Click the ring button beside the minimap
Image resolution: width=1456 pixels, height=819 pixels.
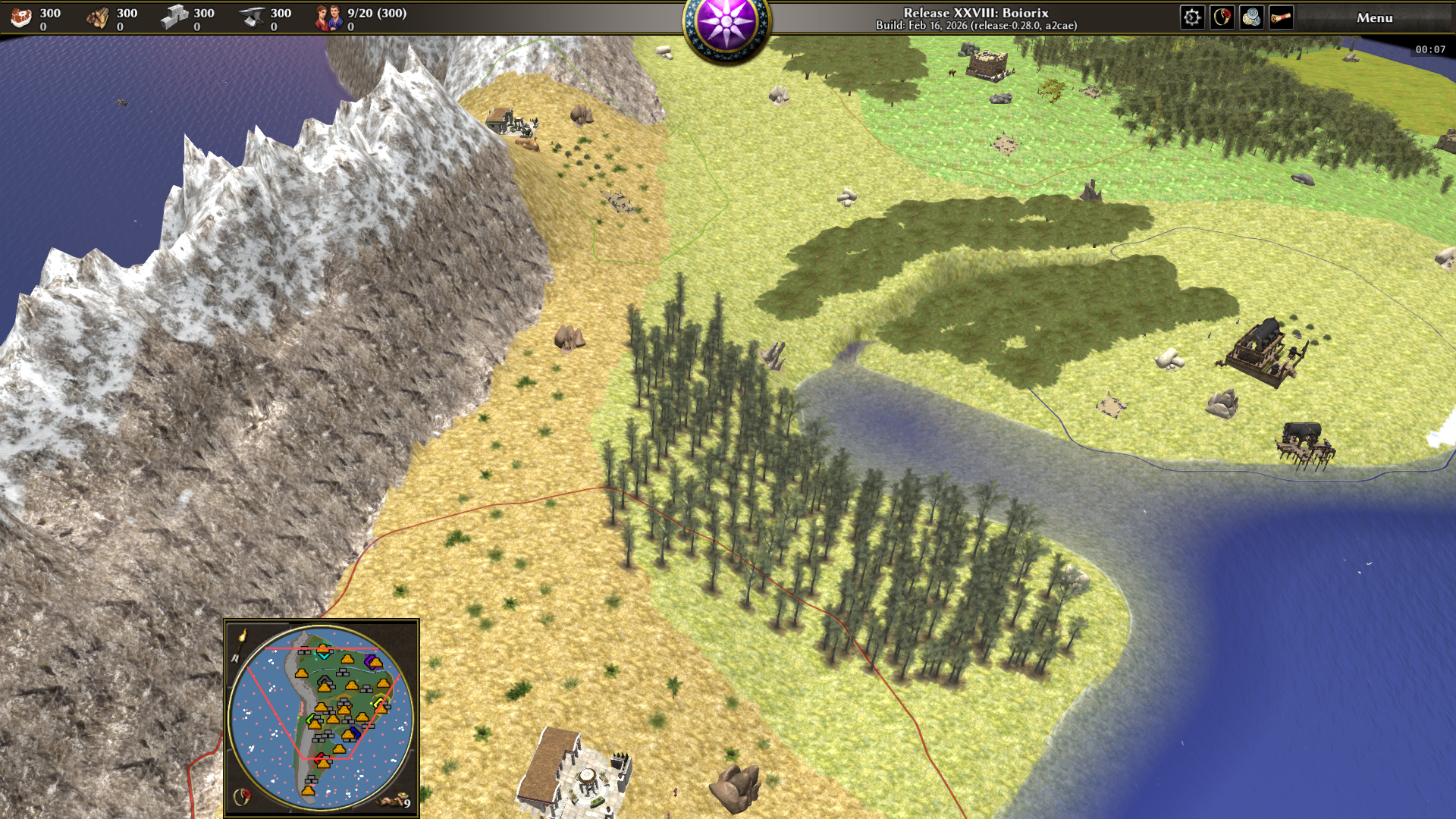(242, 796)
